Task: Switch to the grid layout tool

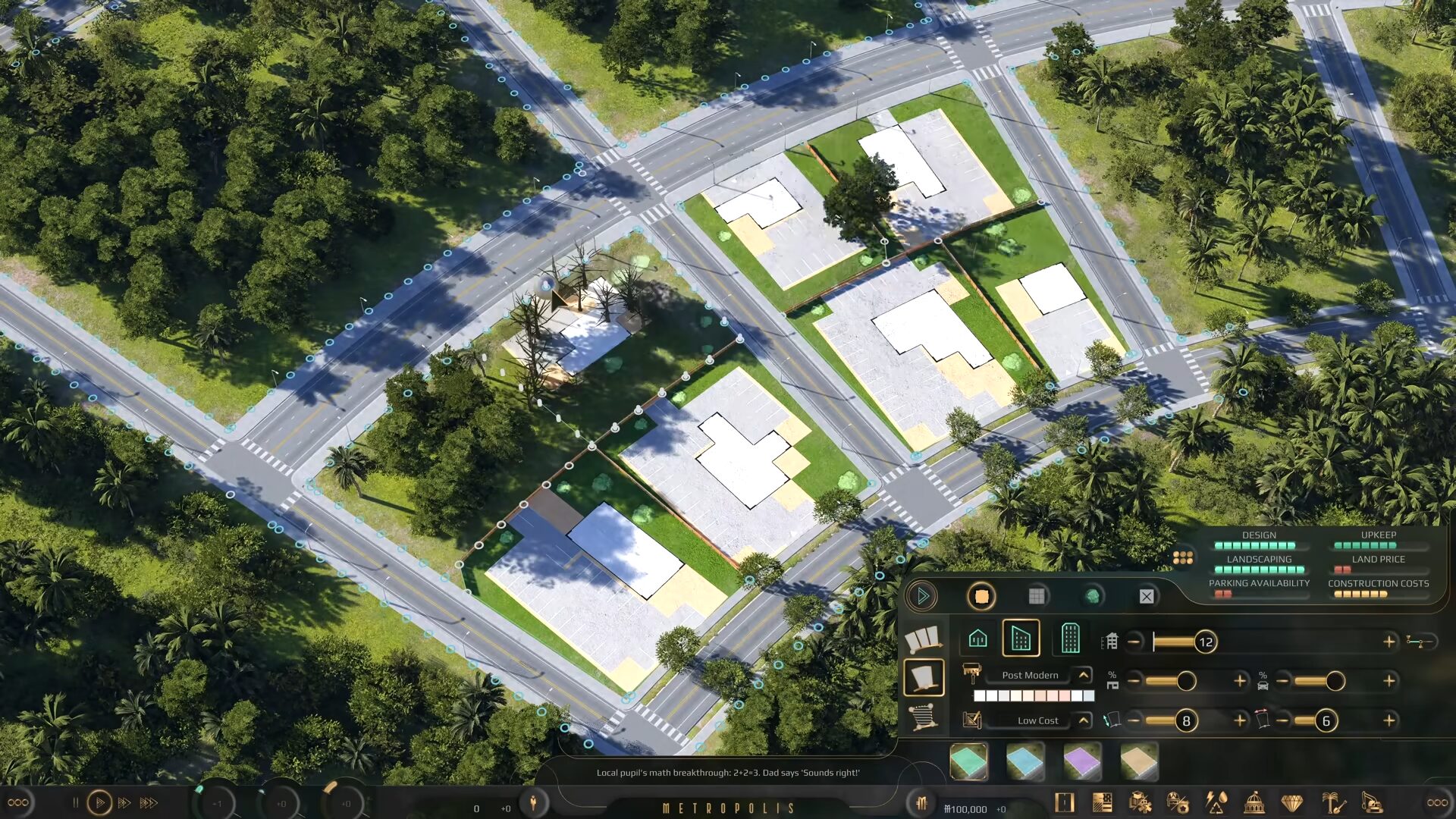Action: pyautogui.click(x=1037, y=596)
